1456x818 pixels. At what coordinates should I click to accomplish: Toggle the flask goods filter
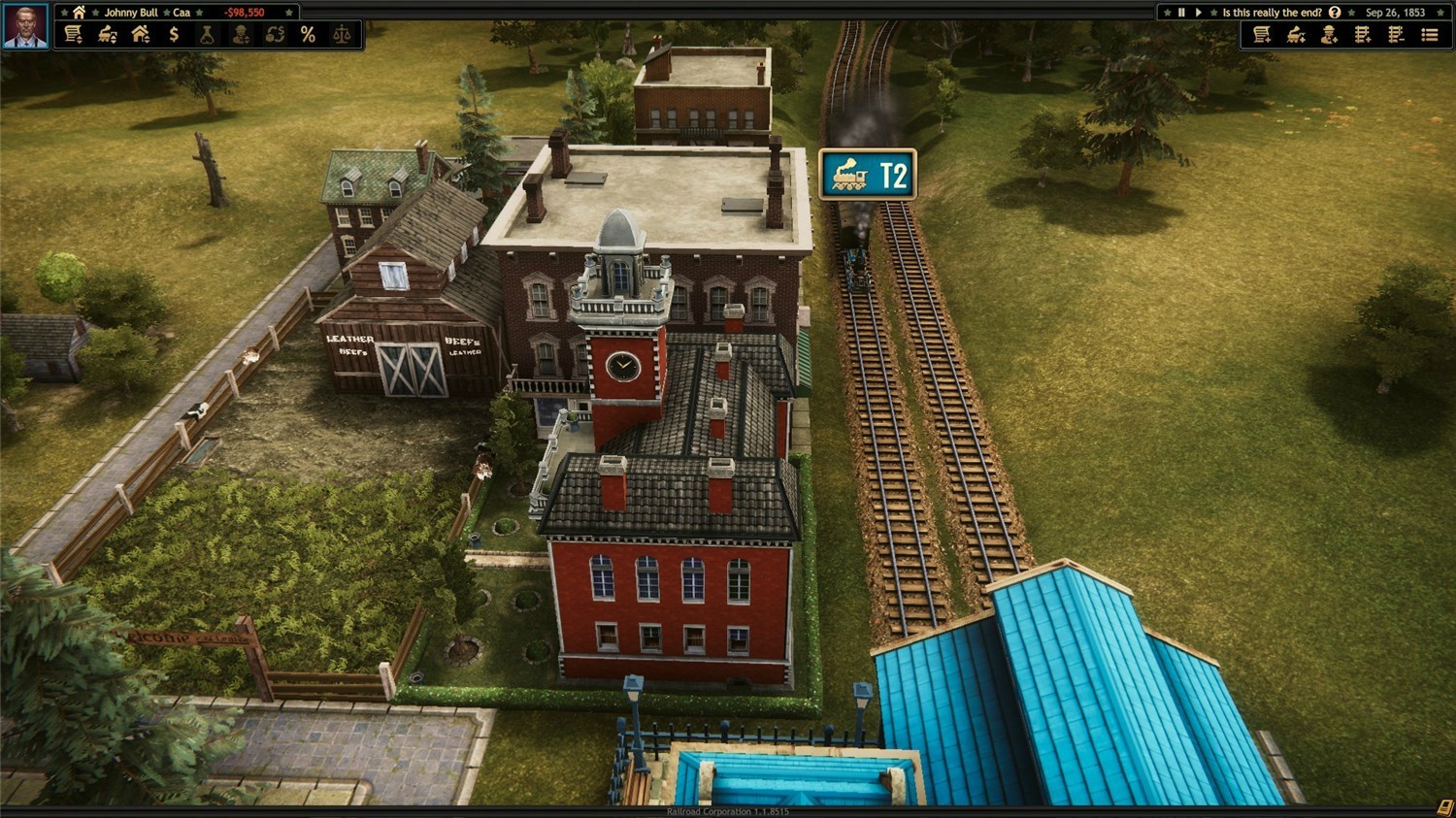[207, 33]
